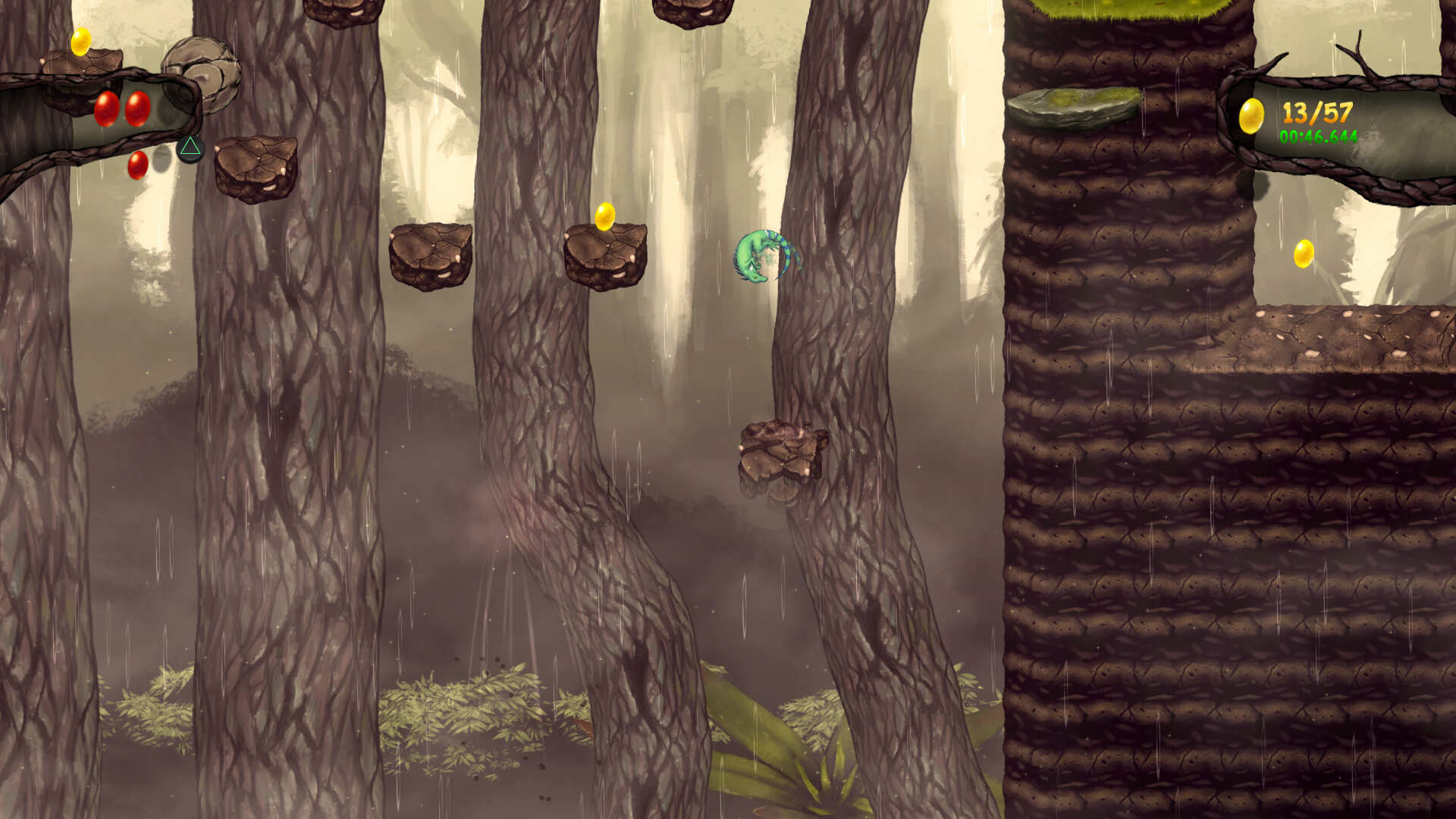Collect the yellow egg above the top-left platform
Viewport: 1456px width, 819px height.
[80, 43]
